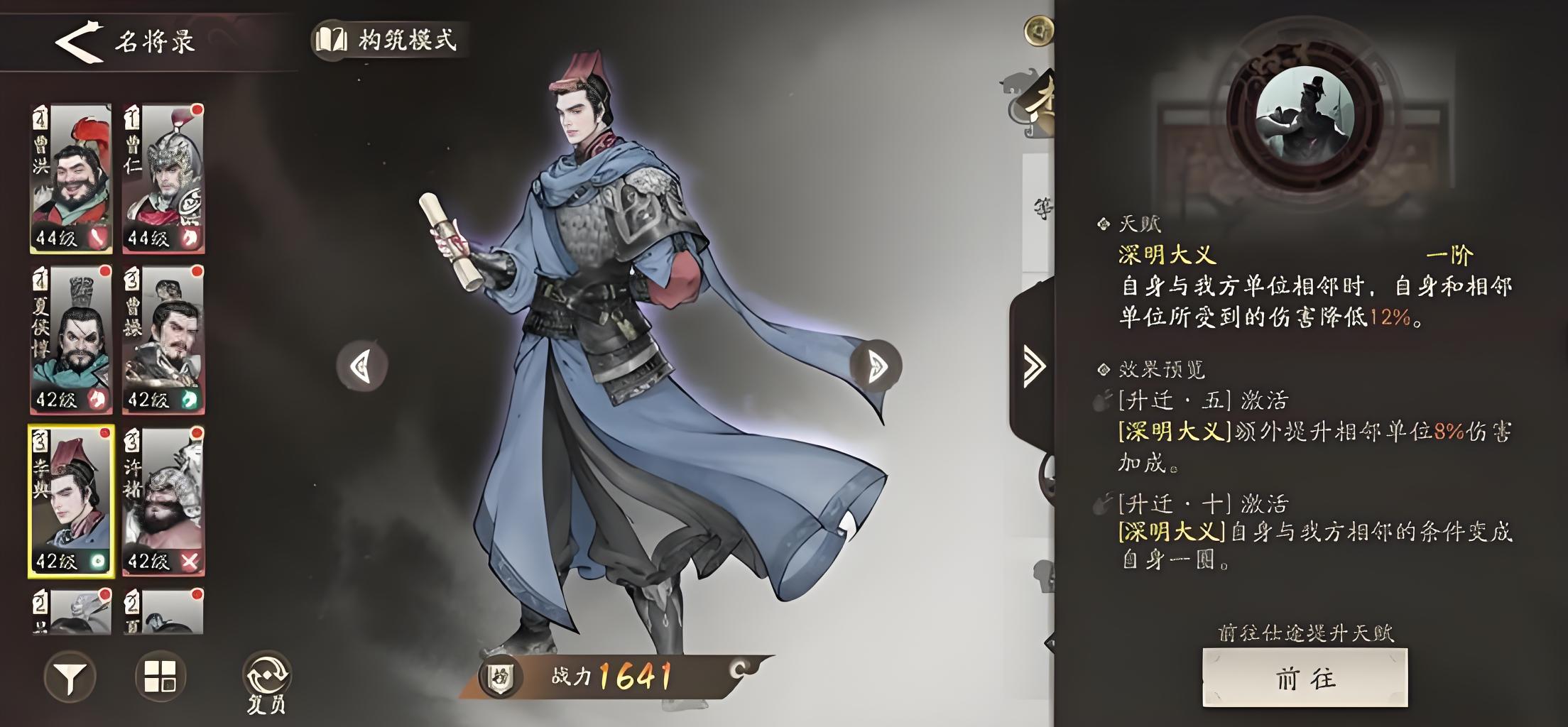Open the 深明大义 talent portrait icon
The height and width of the screenshot is (727, 1568).
(x=1305, y=117)
